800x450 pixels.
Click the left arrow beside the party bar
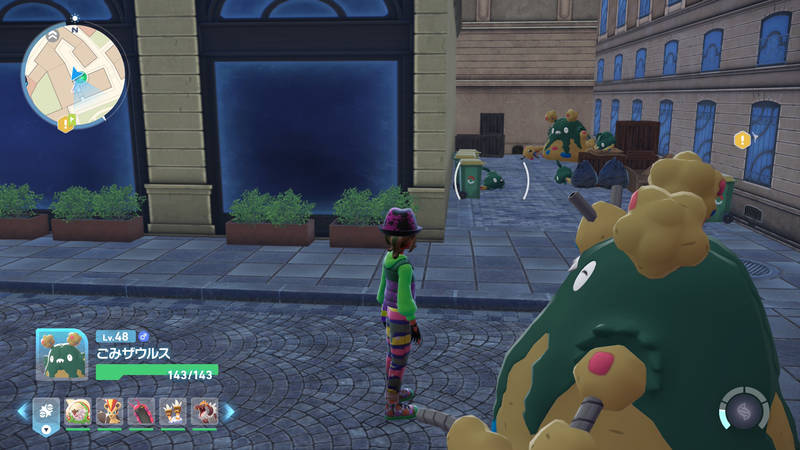click(22, 411)
